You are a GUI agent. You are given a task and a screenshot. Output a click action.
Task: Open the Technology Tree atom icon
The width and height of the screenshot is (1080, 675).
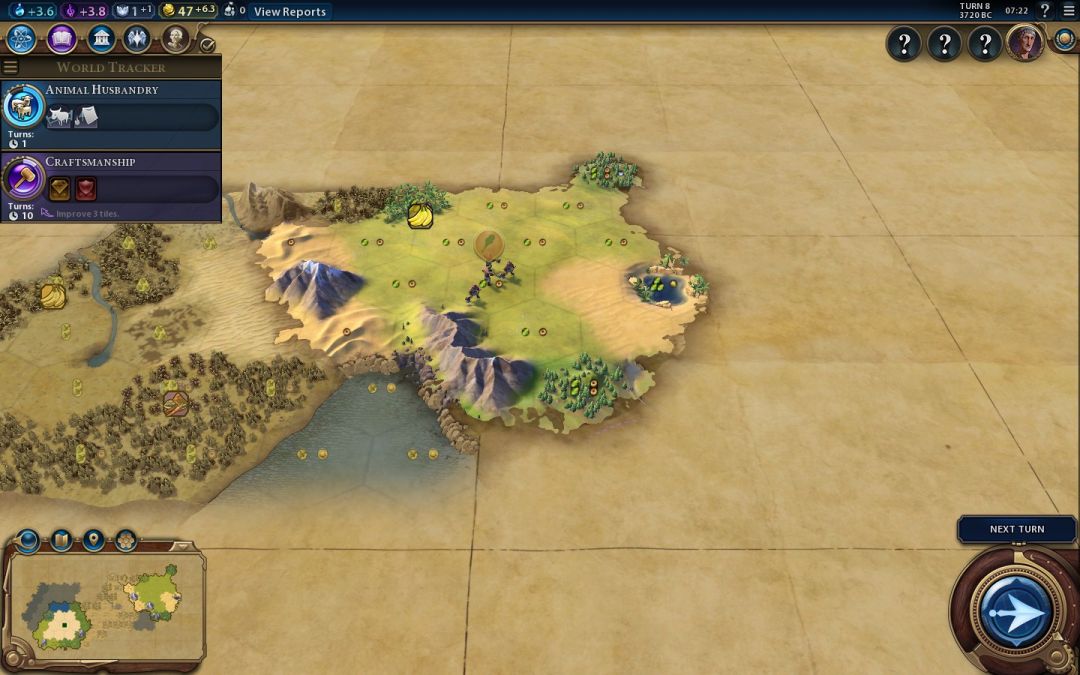[22, 39]
